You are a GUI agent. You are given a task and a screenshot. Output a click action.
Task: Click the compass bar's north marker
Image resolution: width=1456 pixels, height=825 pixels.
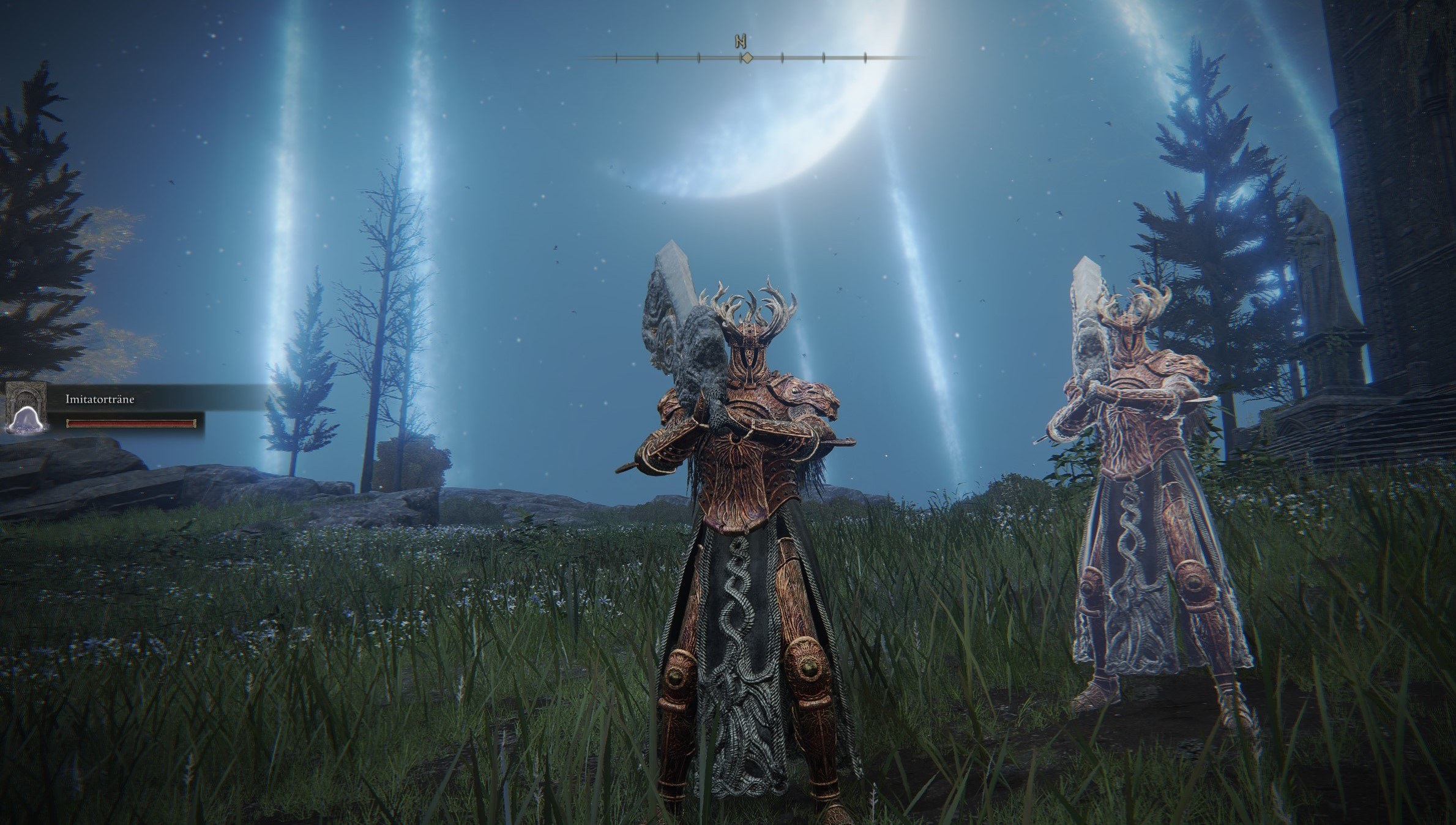pyautogui.click(x=741, y=42)
